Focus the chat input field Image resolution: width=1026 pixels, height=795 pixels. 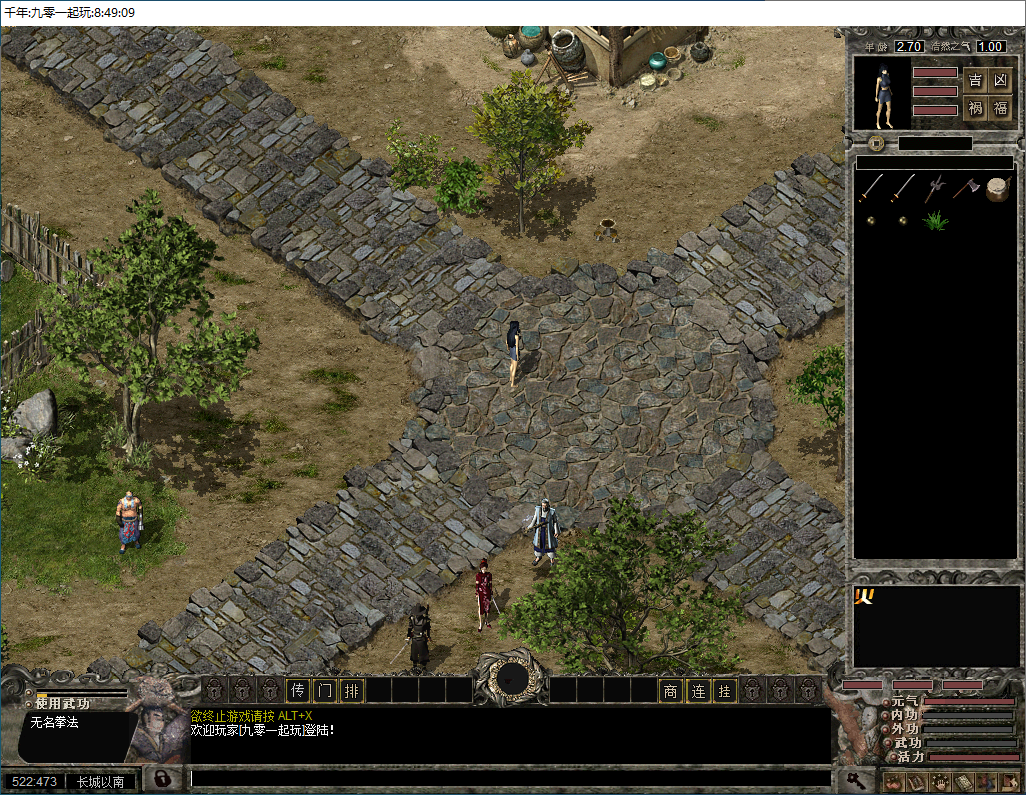click(510, 778)
